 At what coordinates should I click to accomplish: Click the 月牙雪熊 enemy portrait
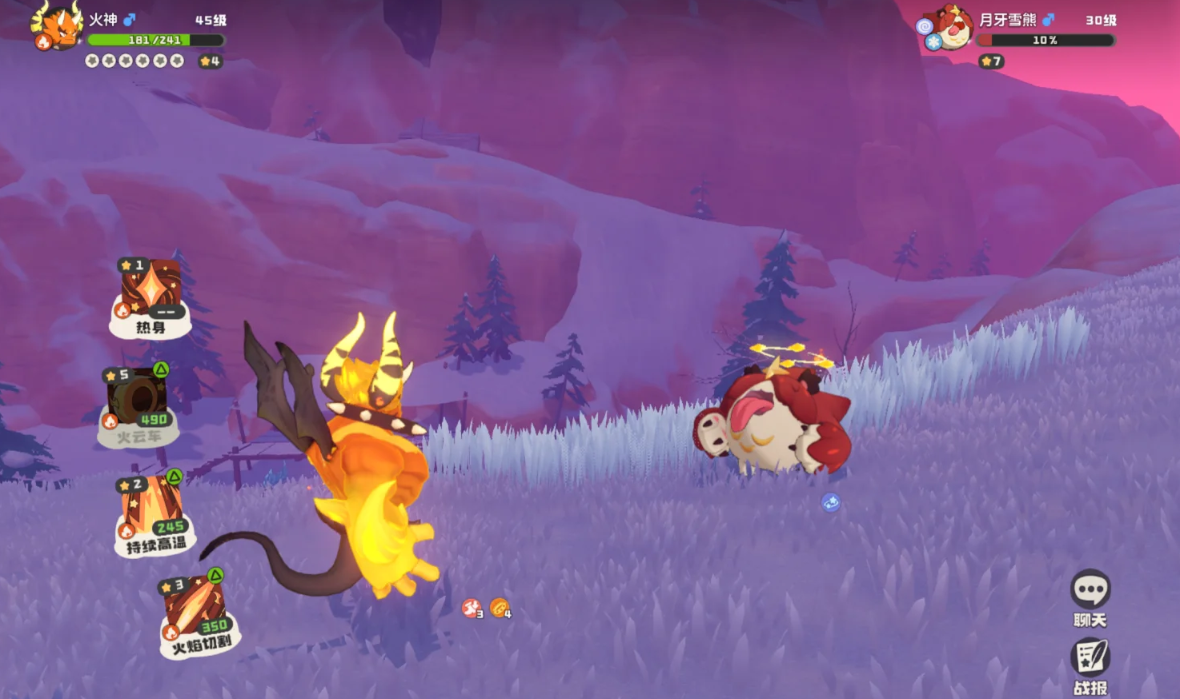951,29
